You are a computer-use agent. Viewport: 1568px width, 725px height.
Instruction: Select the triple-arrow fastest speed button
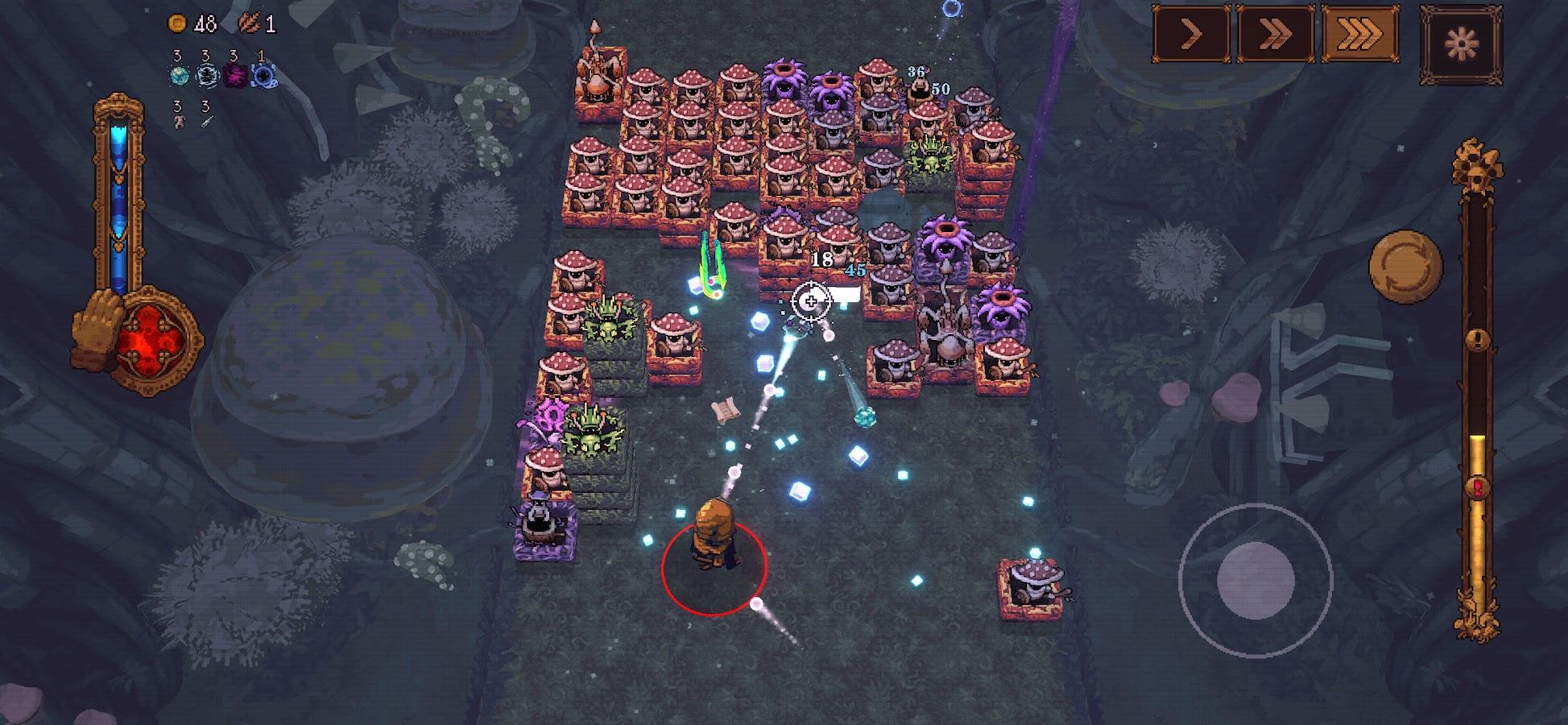pyautogui.click(x=1359, y=34)
